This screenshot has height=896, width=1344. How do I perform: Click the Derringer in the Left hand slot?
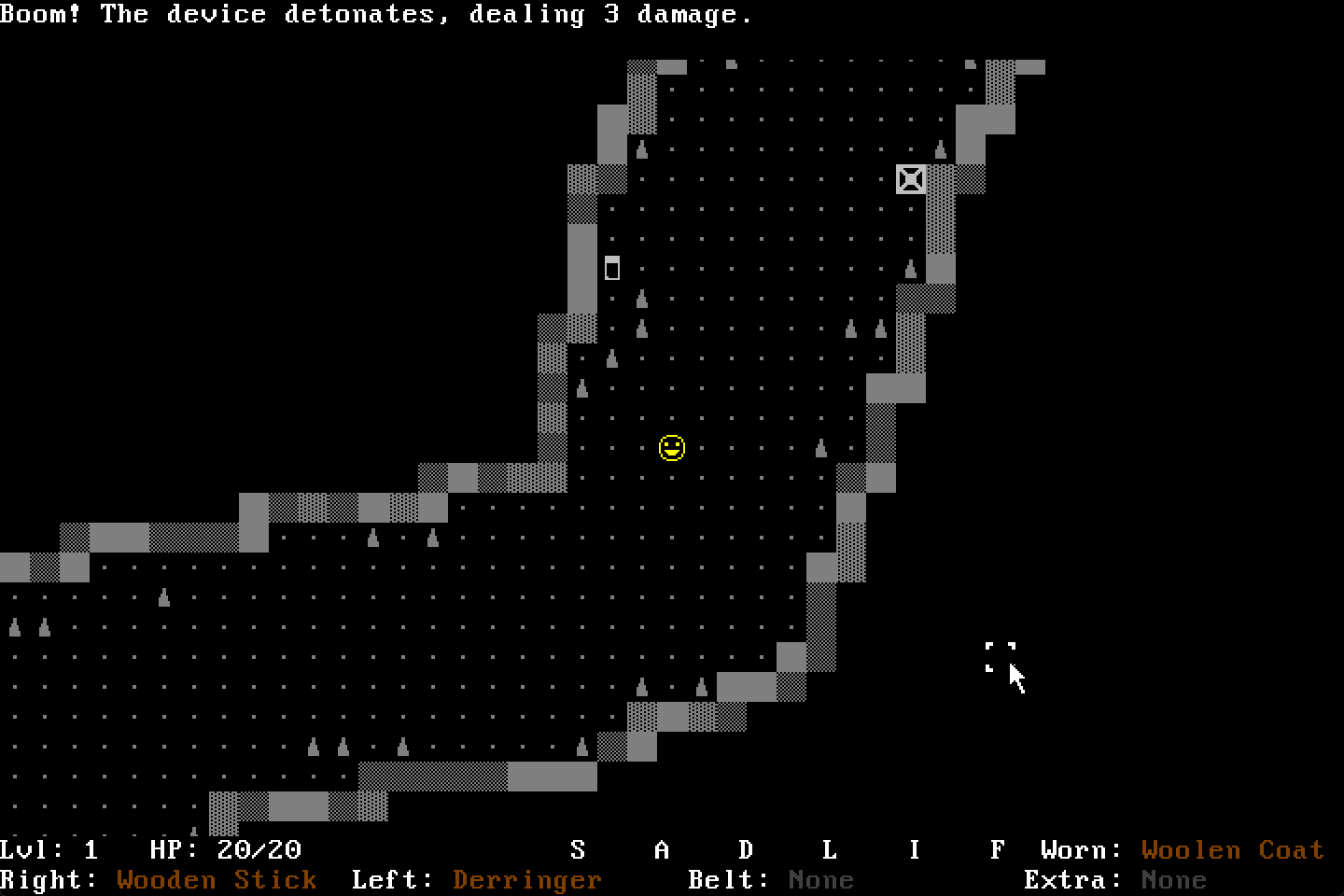pyautogui.click(x=525, y=880)
